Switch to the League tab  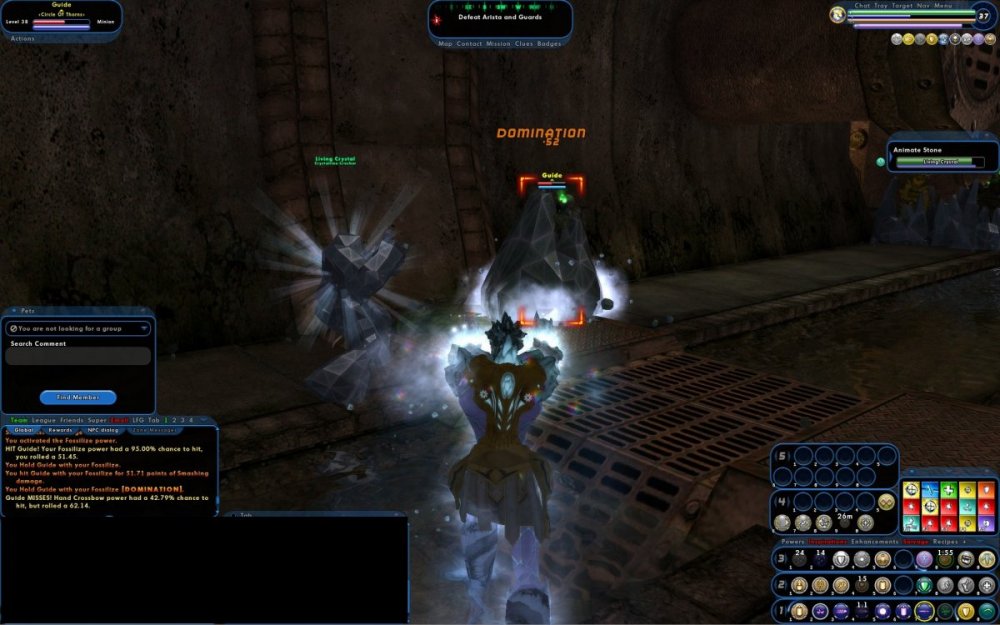coord(43,420)
